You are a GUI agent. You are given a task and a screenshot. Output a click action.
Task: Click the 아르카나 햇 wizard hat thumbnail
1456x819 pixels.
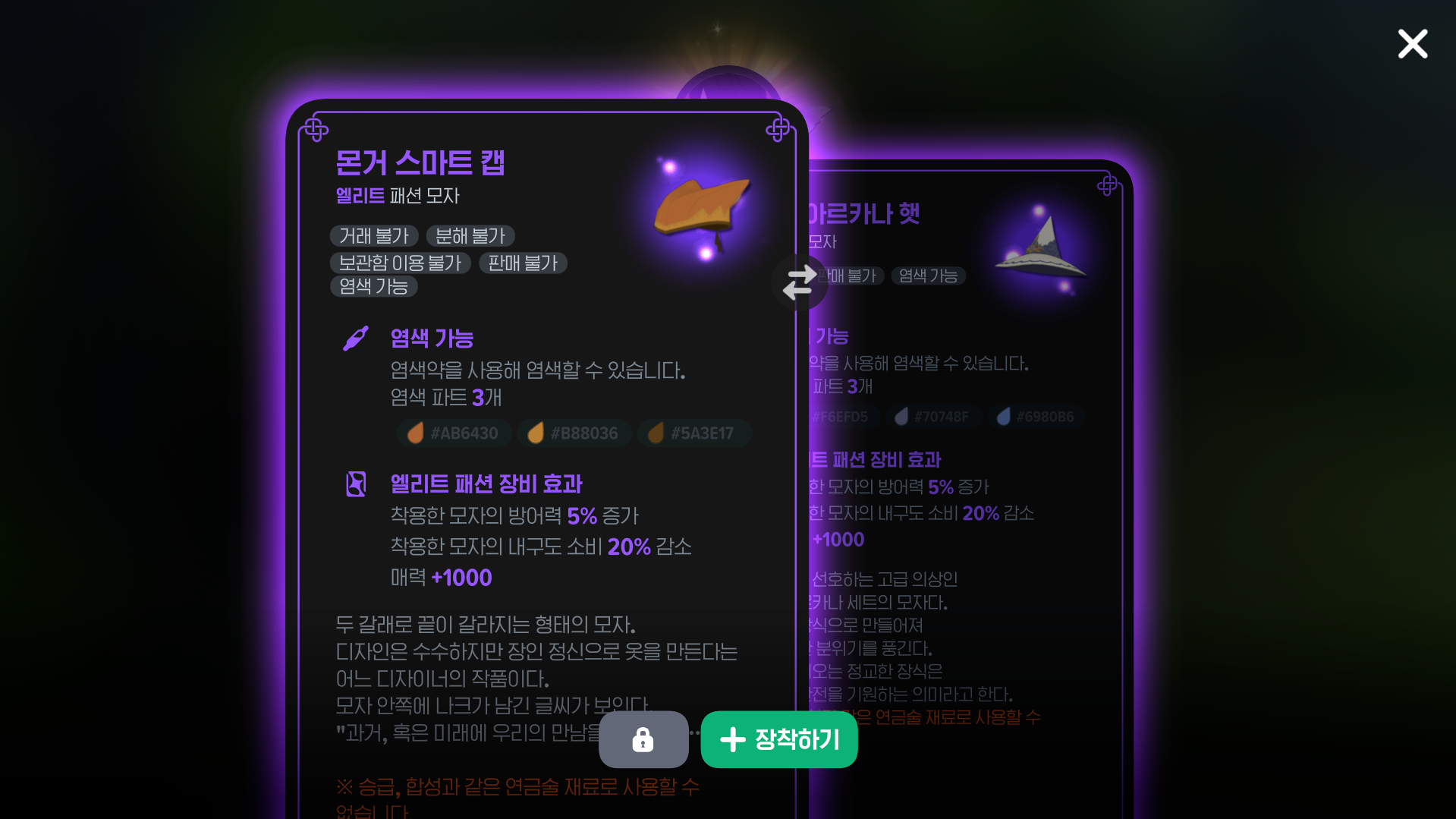point(1042,247)
